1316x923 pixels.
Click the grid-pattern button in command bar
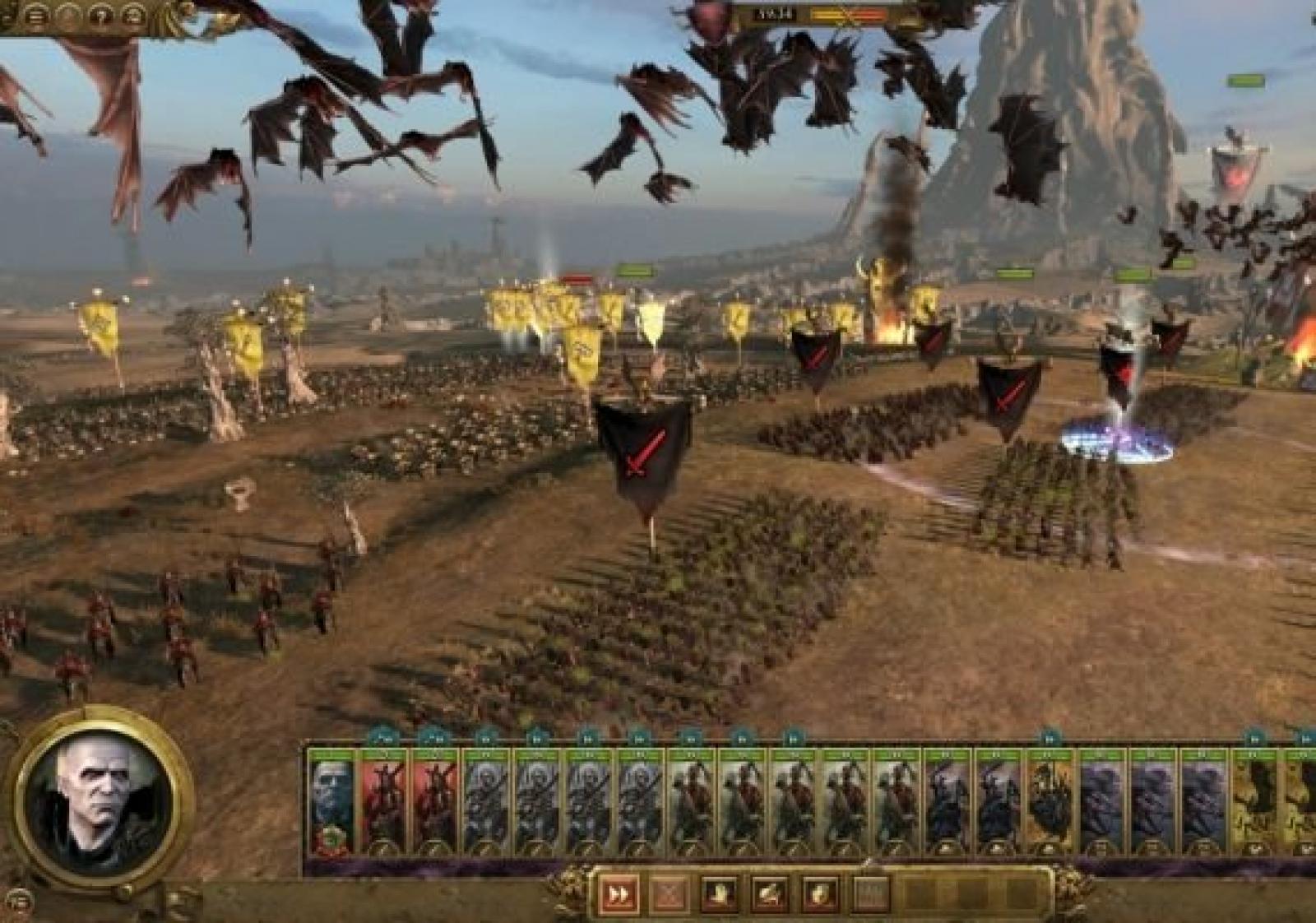(870, 894)
